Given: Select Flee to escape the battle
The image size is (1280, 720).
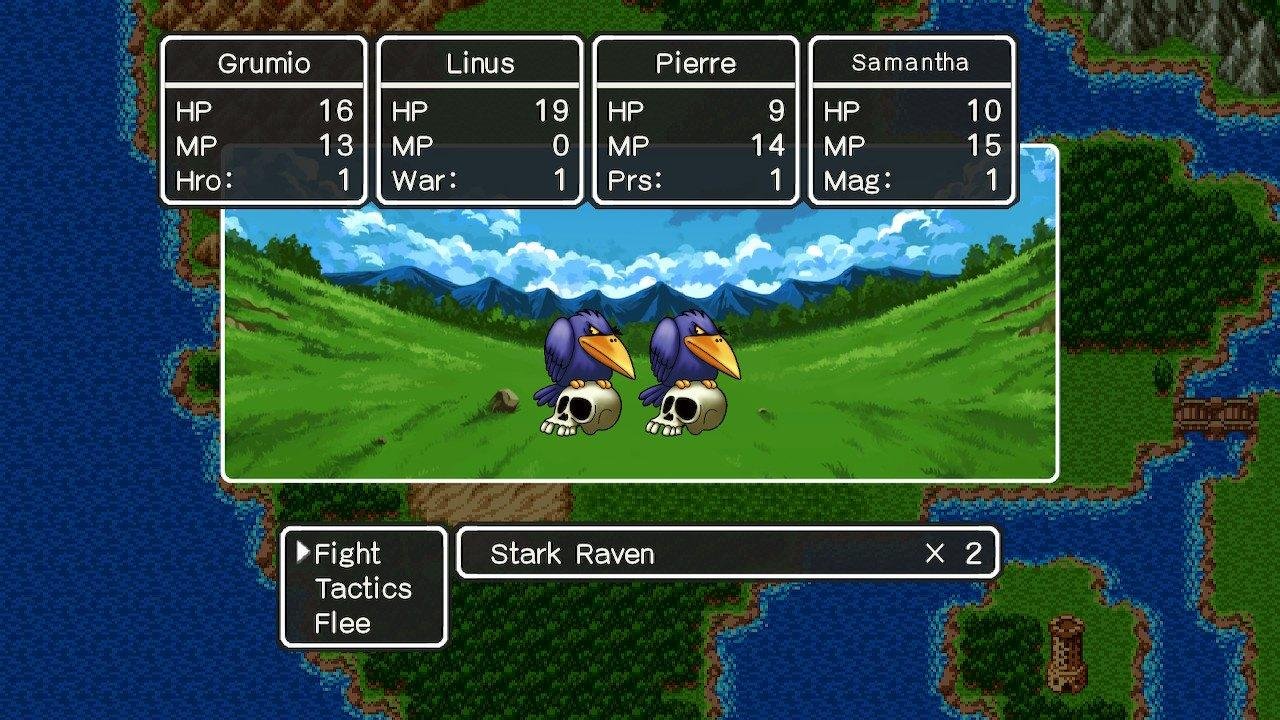Looking at the screenshot, I should [x=341, y=623].
